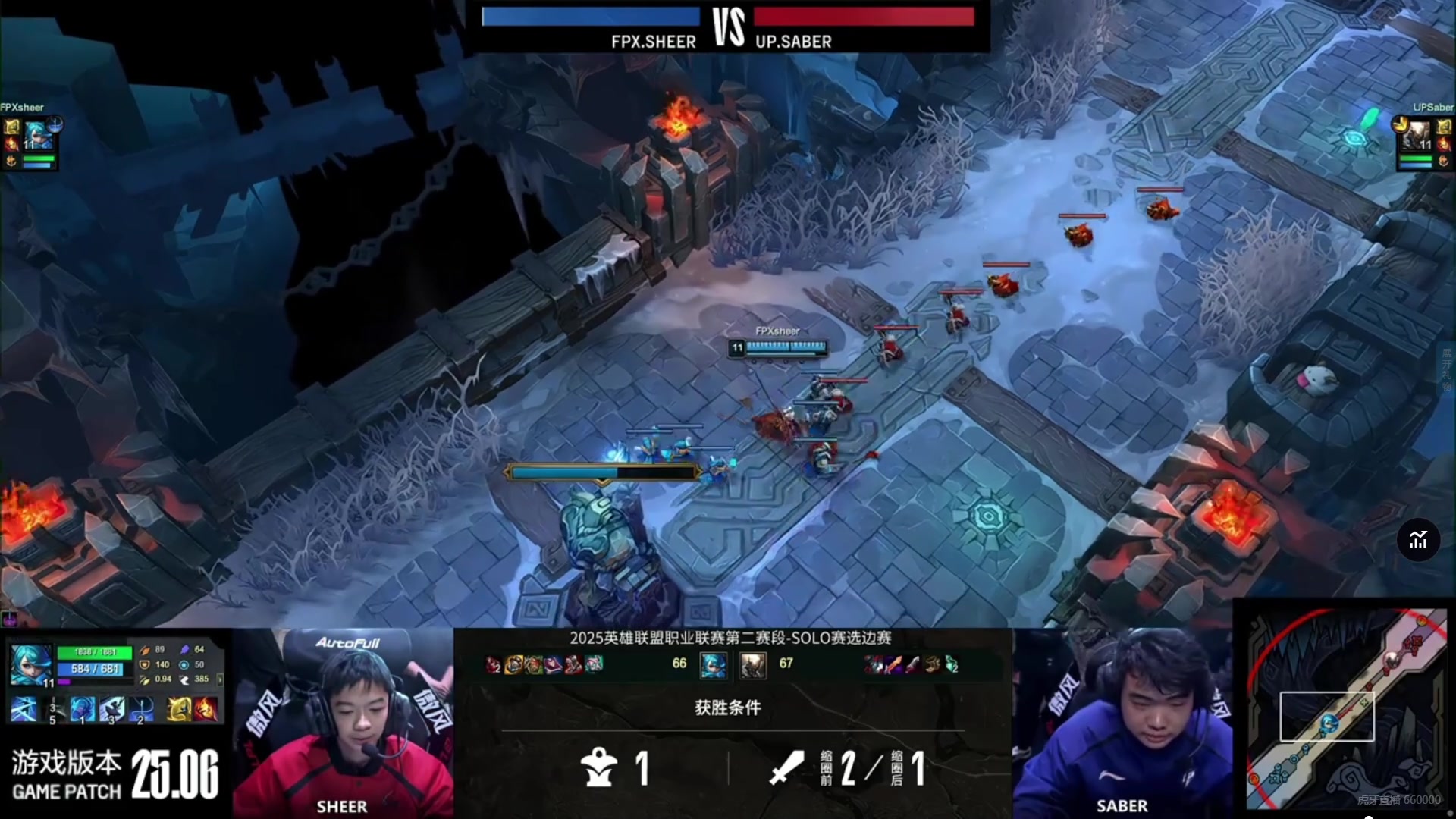Select FPXsheer's champion portrait in the sidebar
Image resolution: width=1456 pixels, height=819 pixels.
36,136
